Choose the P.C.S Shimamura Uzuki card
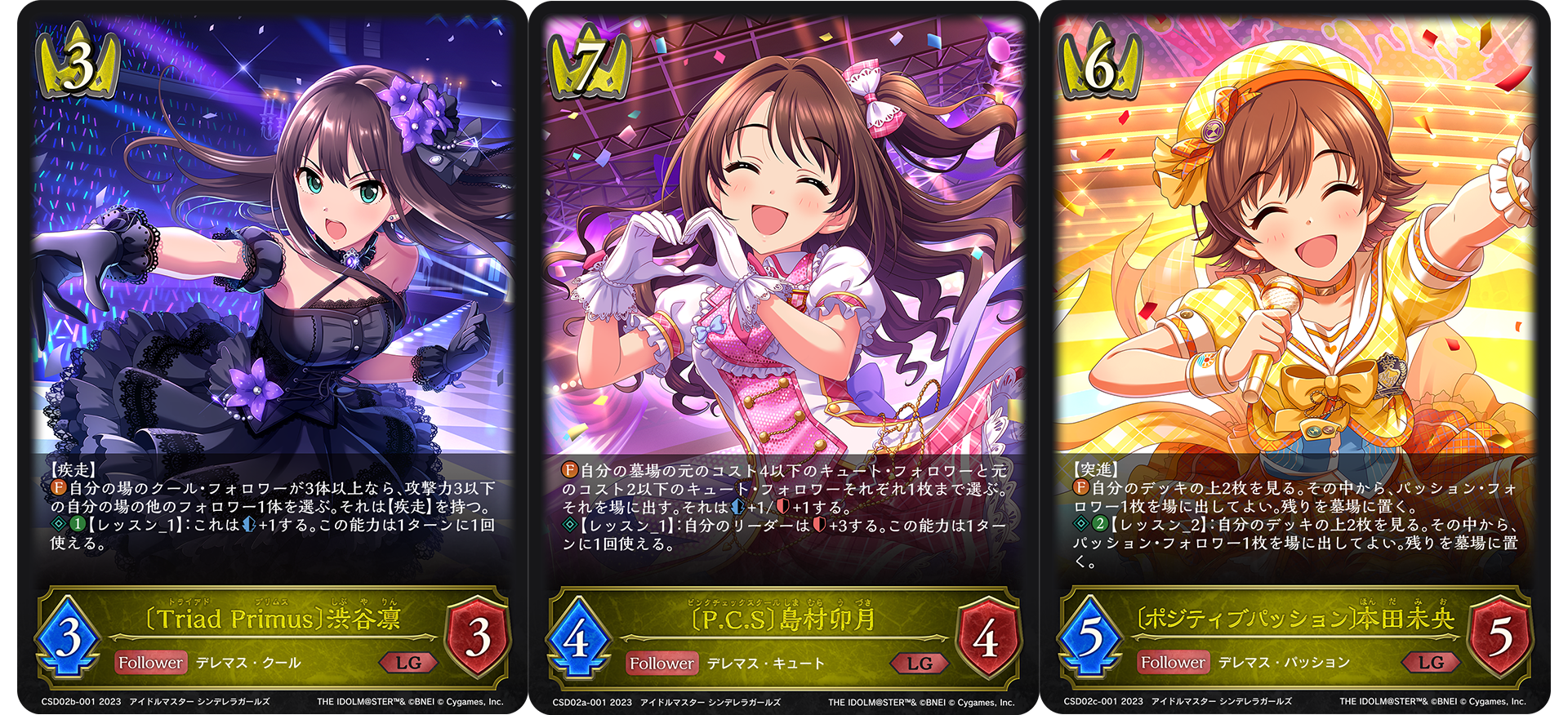Image resolution: width=1568 pixels, height=715 pixels. (x=784, y=357)
